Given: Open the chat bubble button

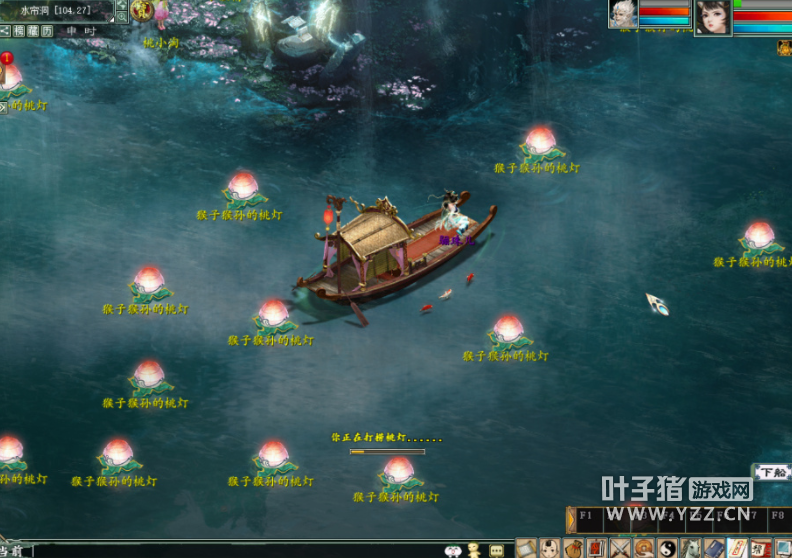Looking at the screenshot, I should pyautogui.click(x=497, y=550).
